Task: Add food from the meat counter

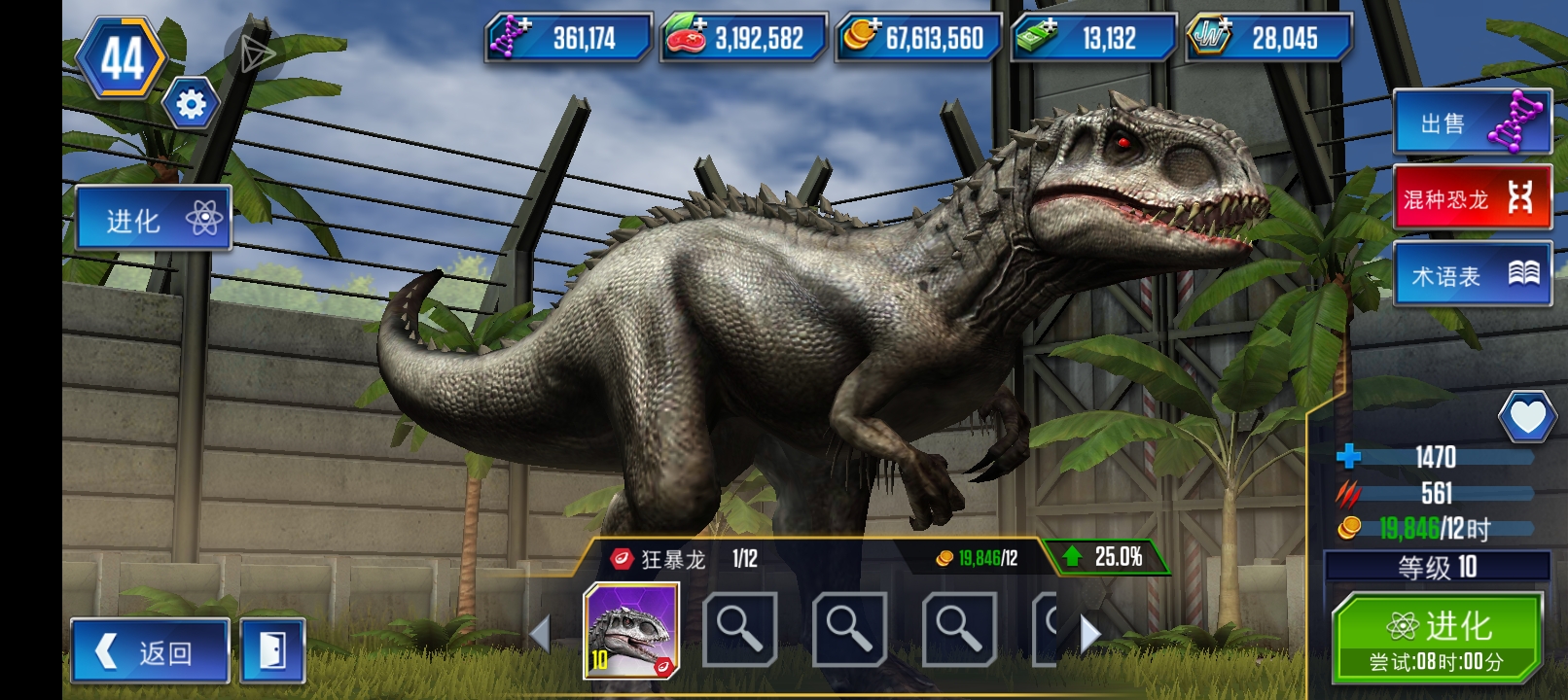Action: pos(744,38)
